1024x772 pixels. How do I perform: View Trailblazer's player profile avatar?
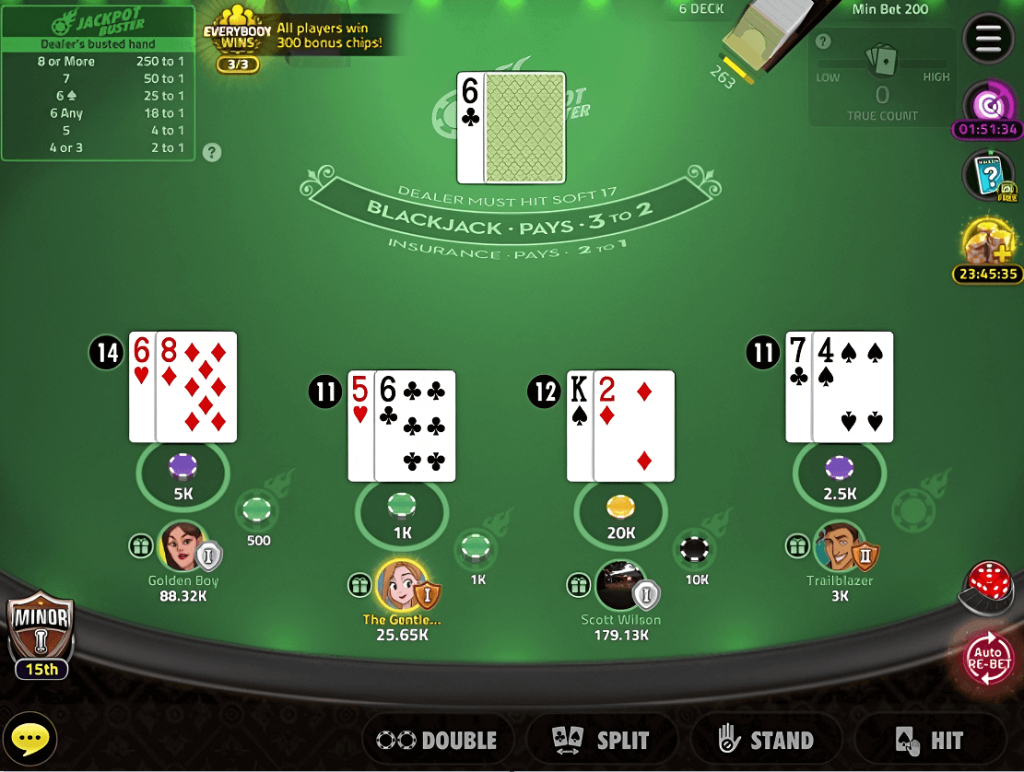[x=838, y=546]
